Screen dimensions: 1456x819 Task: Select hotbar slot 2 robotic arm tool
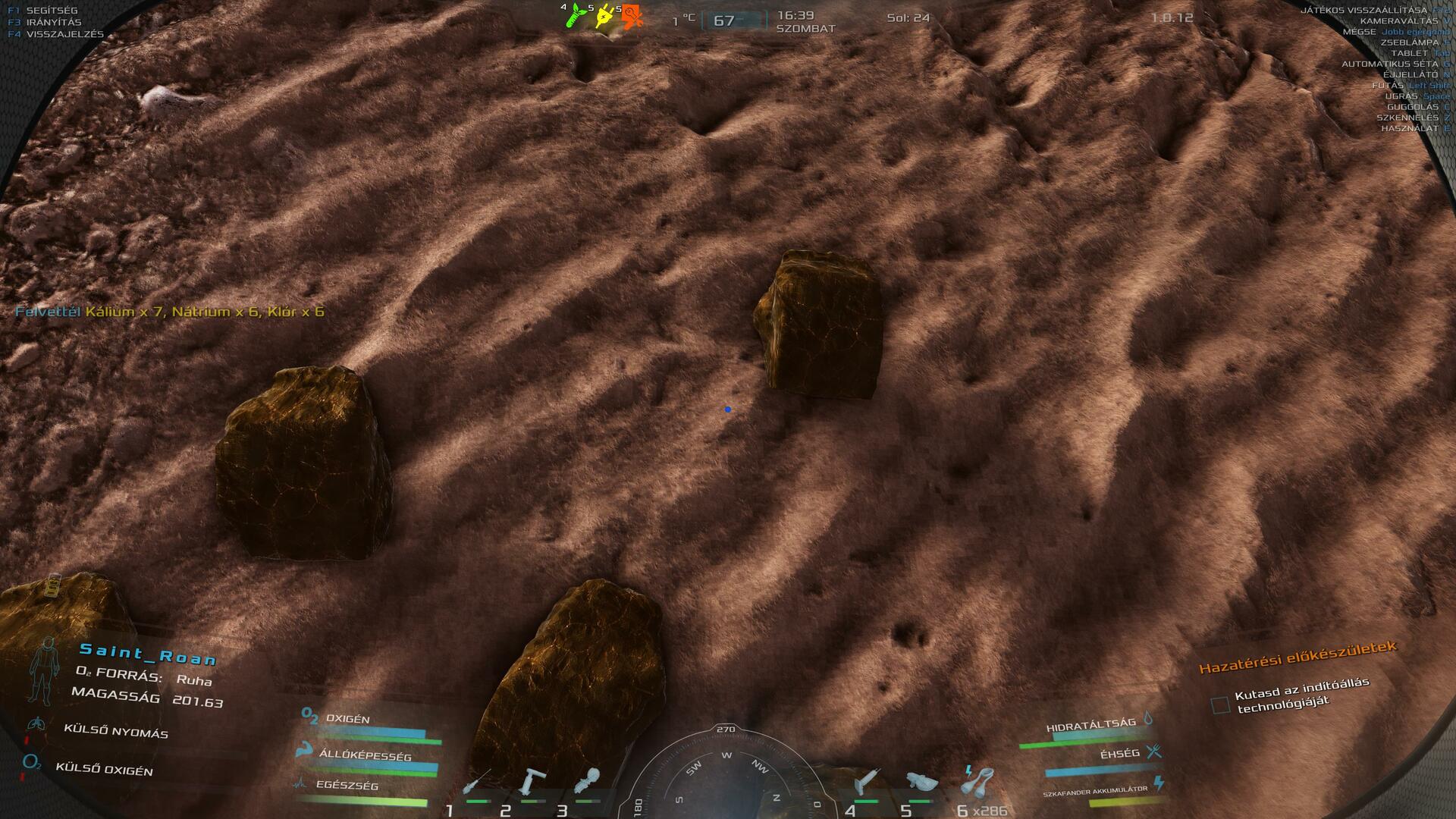532,782
